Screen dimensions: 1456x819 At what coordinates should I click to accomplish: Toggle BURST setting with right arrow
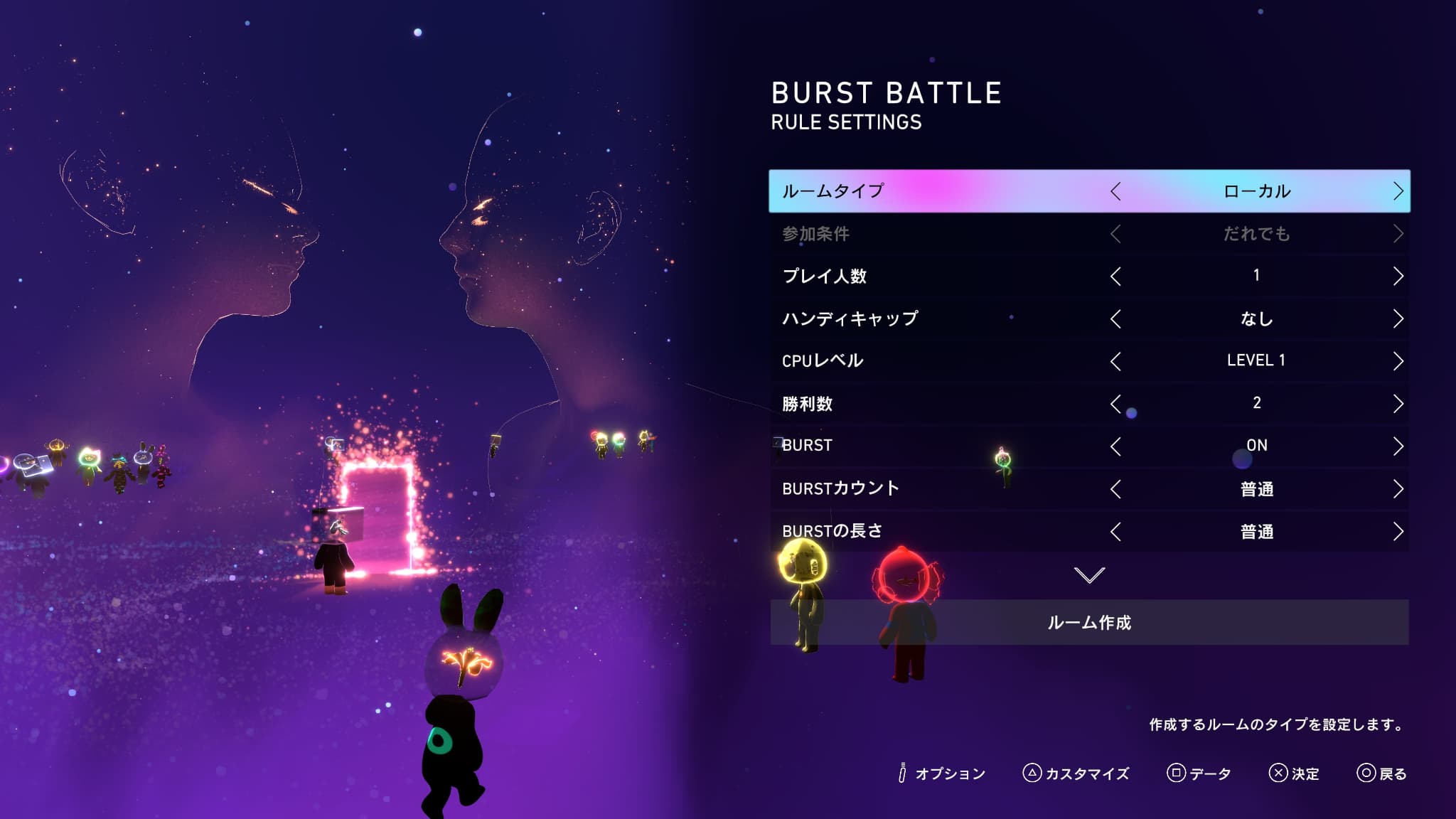tap(1398, 446)
